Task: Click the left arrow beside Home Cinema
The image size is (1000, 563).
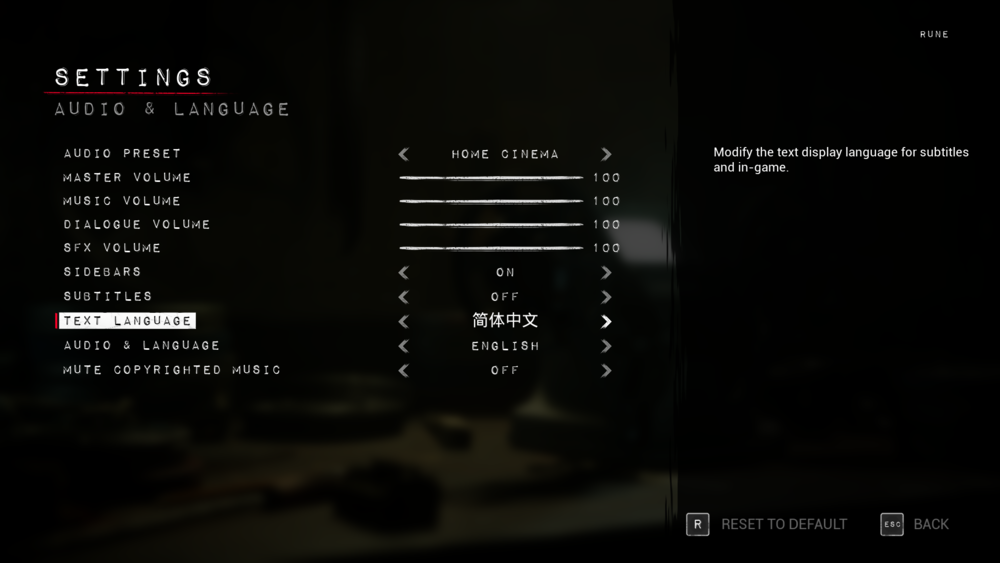Action: point(404,154)
